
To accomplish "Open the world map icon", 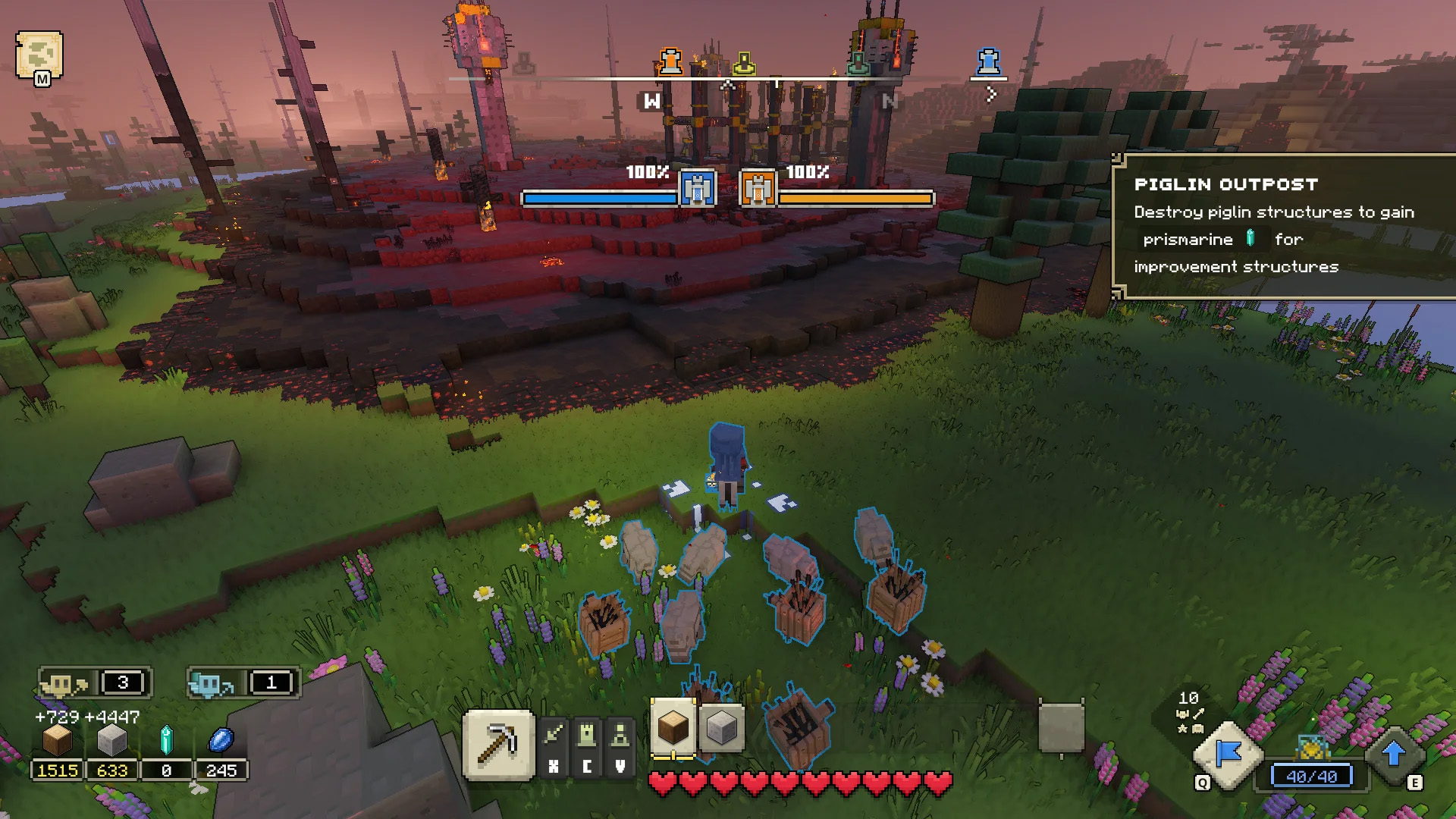I will [x=39, y=55].
